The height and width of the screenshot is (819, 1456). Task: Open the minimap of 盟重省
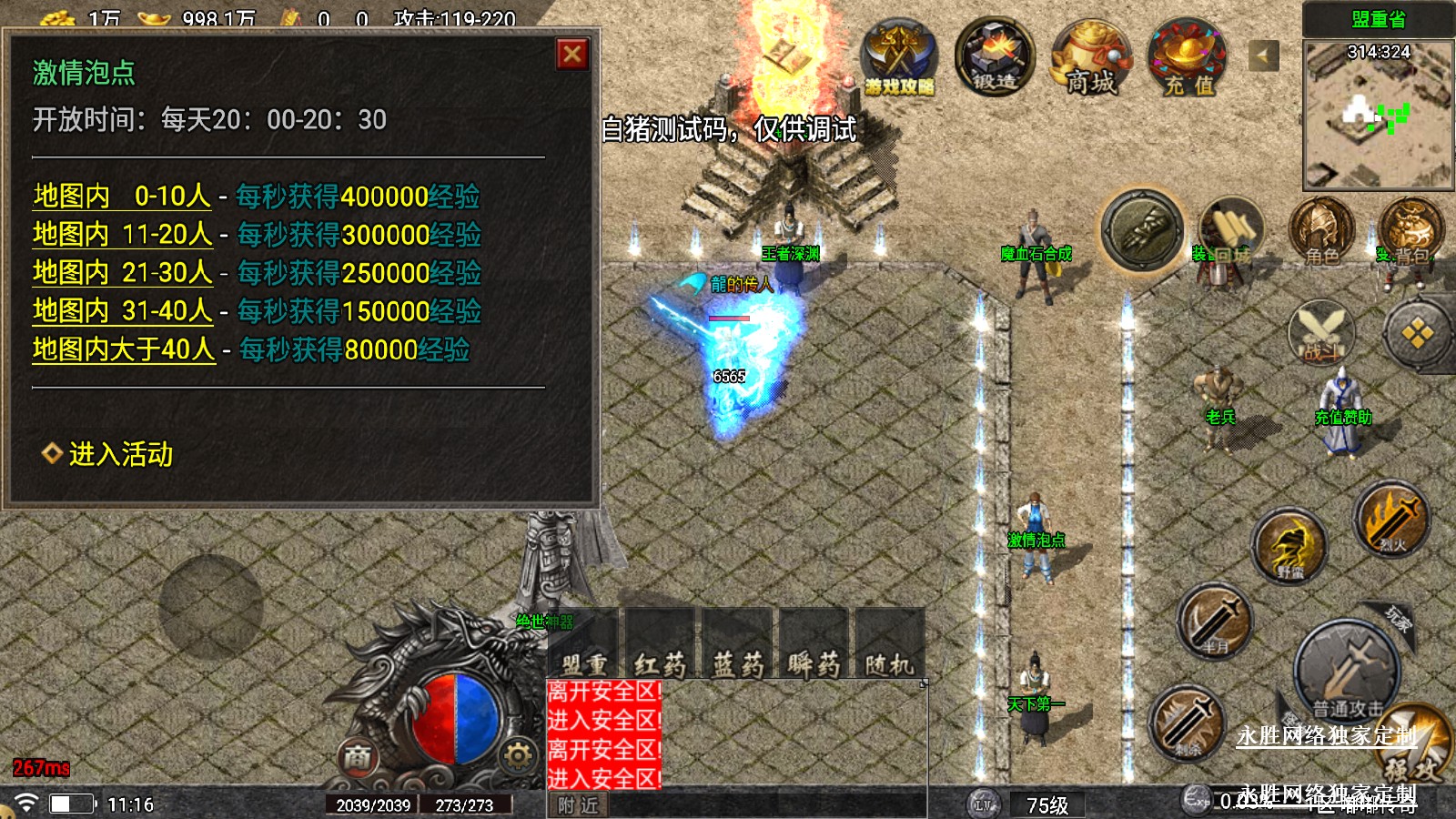(x=1378, y=115)
